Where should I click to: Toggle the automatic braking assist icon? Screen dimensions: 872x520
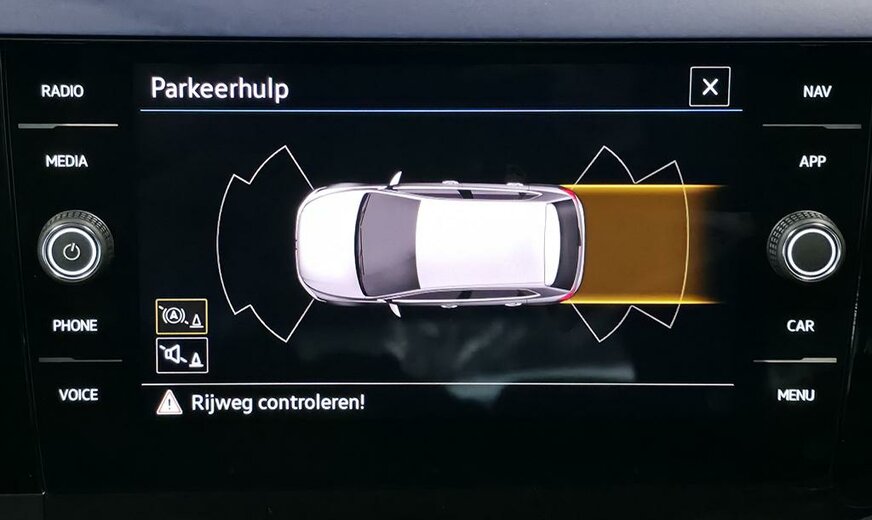tap(181, 316)
